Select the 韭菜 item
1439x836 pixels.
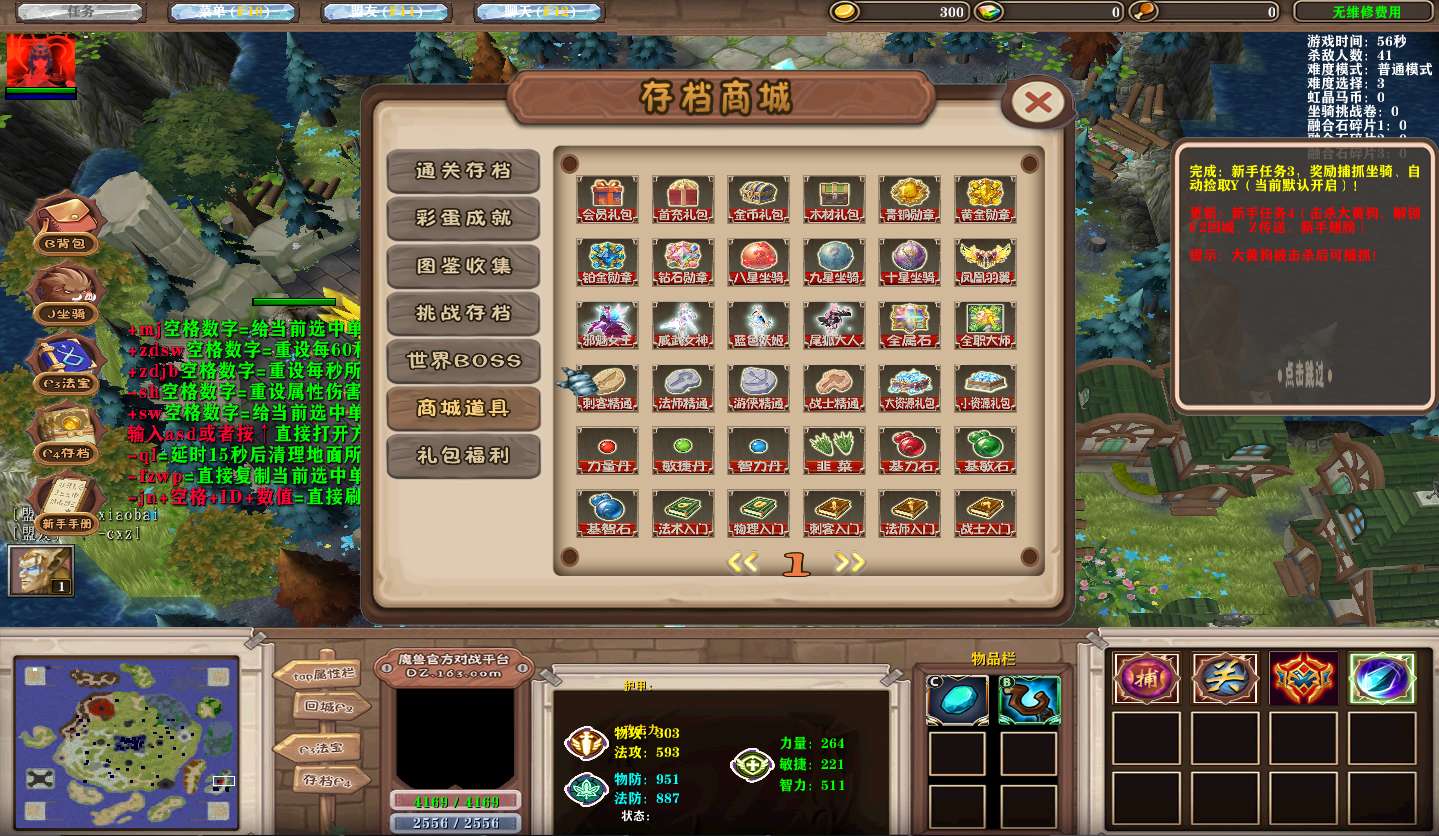(834, 450)
